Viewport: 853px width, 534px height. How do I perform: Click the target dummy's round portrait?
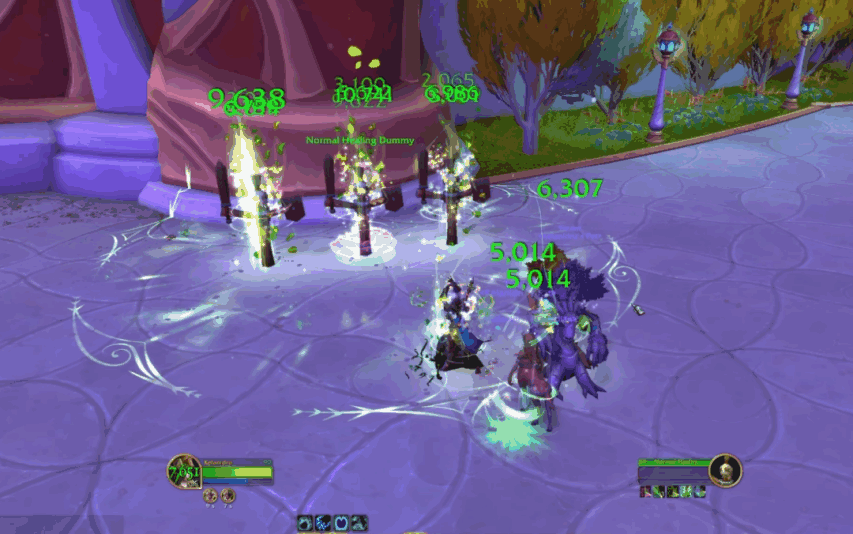pos(725,469)
